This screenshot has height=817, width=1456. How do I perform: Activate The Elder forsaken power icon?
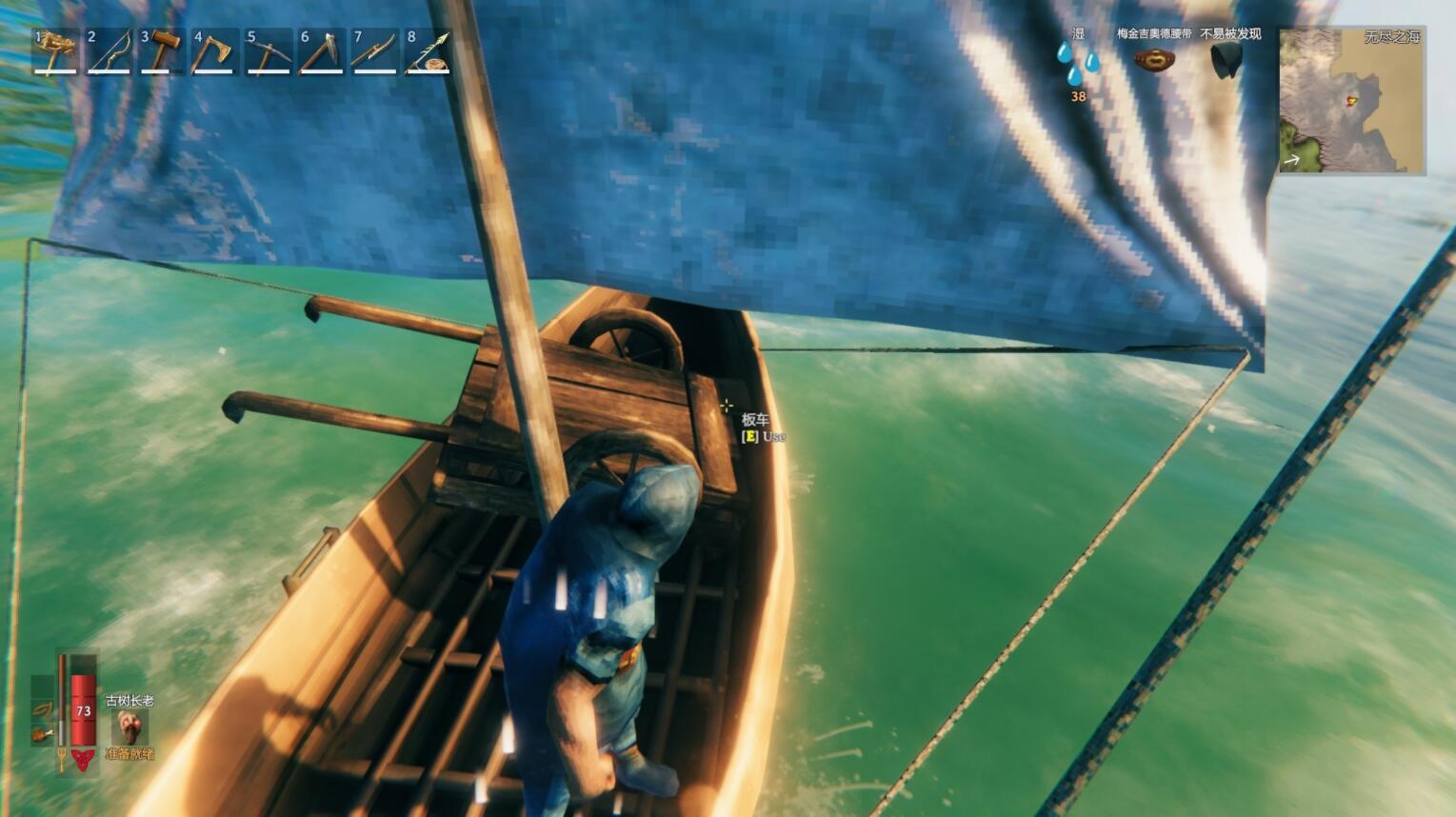coord(129,728)
